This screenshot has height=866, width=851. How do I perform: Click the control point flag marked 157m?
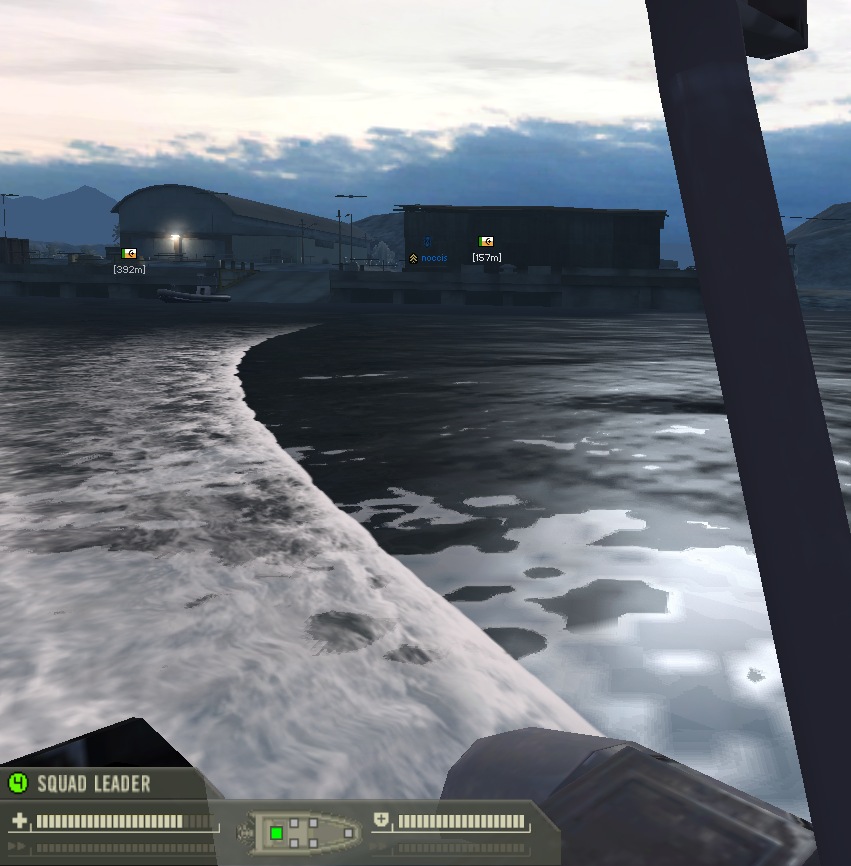click(486, 242)
